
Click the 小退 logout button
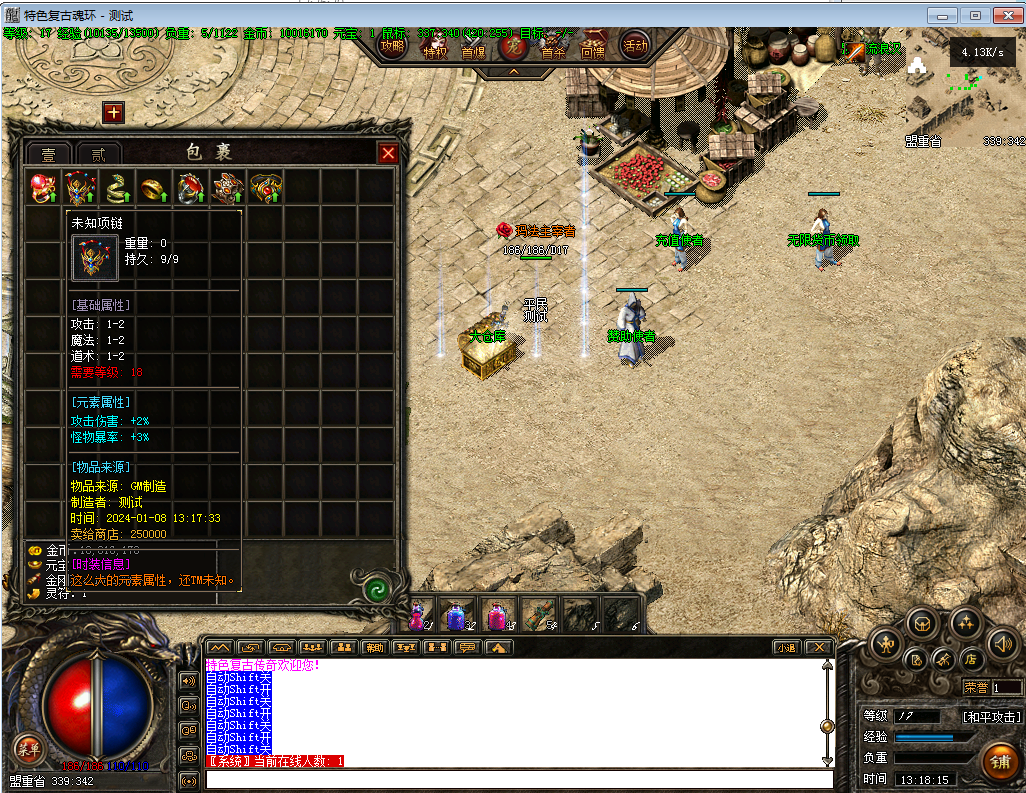coord(786,647)
